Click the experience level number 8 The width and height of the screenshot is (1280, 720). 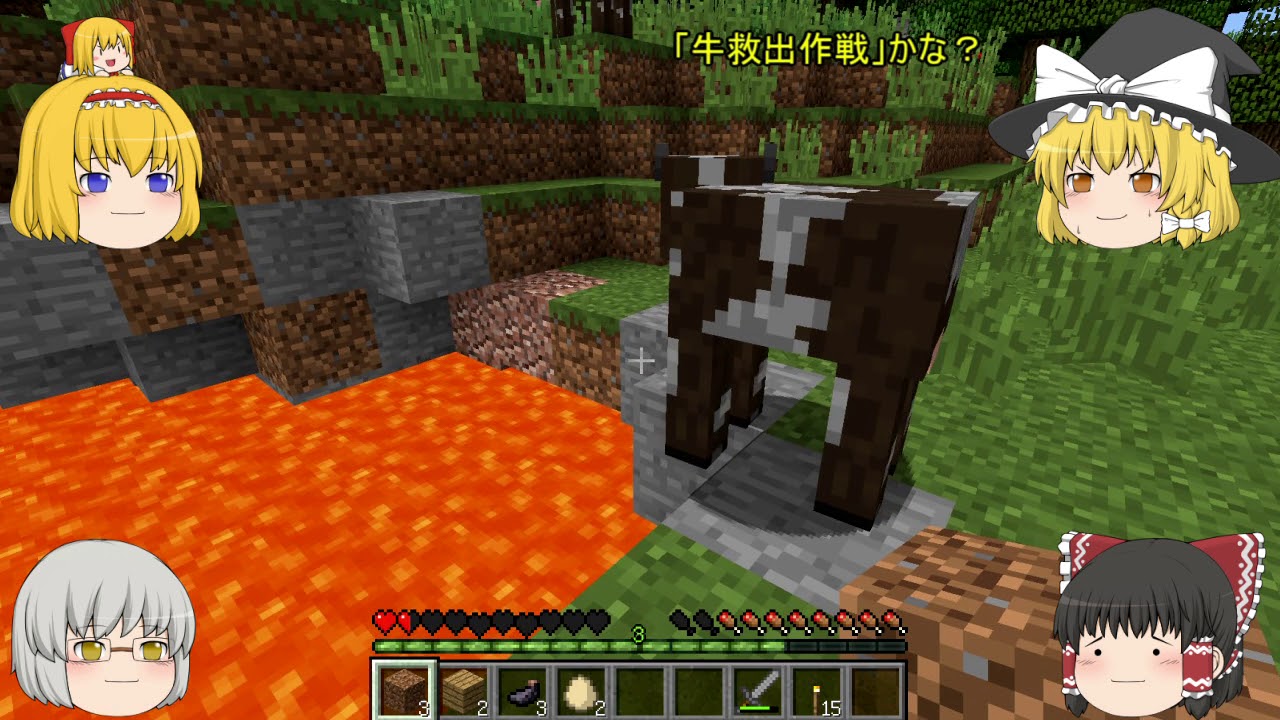tap(637, 633)
